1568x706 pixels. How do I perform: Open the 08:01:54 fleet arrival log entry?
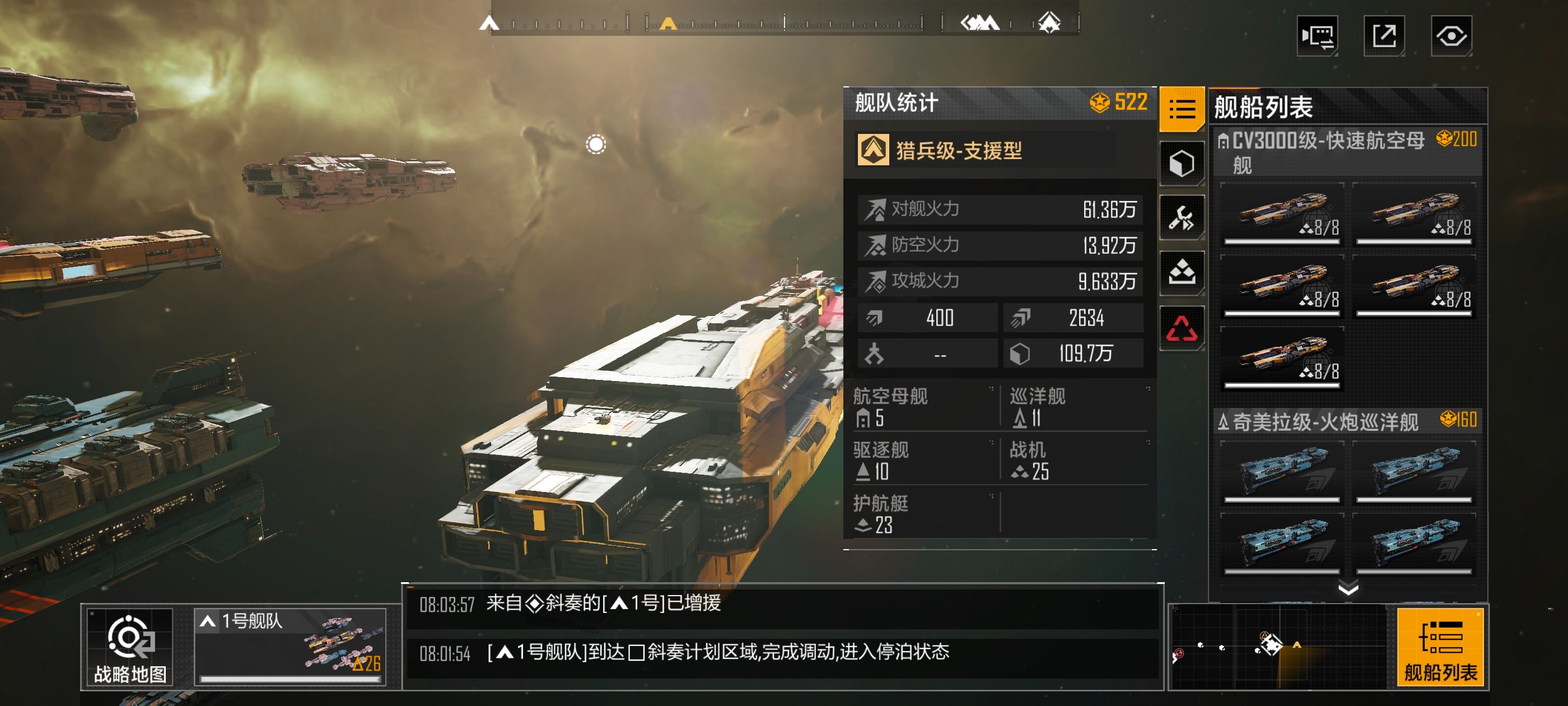782,653
